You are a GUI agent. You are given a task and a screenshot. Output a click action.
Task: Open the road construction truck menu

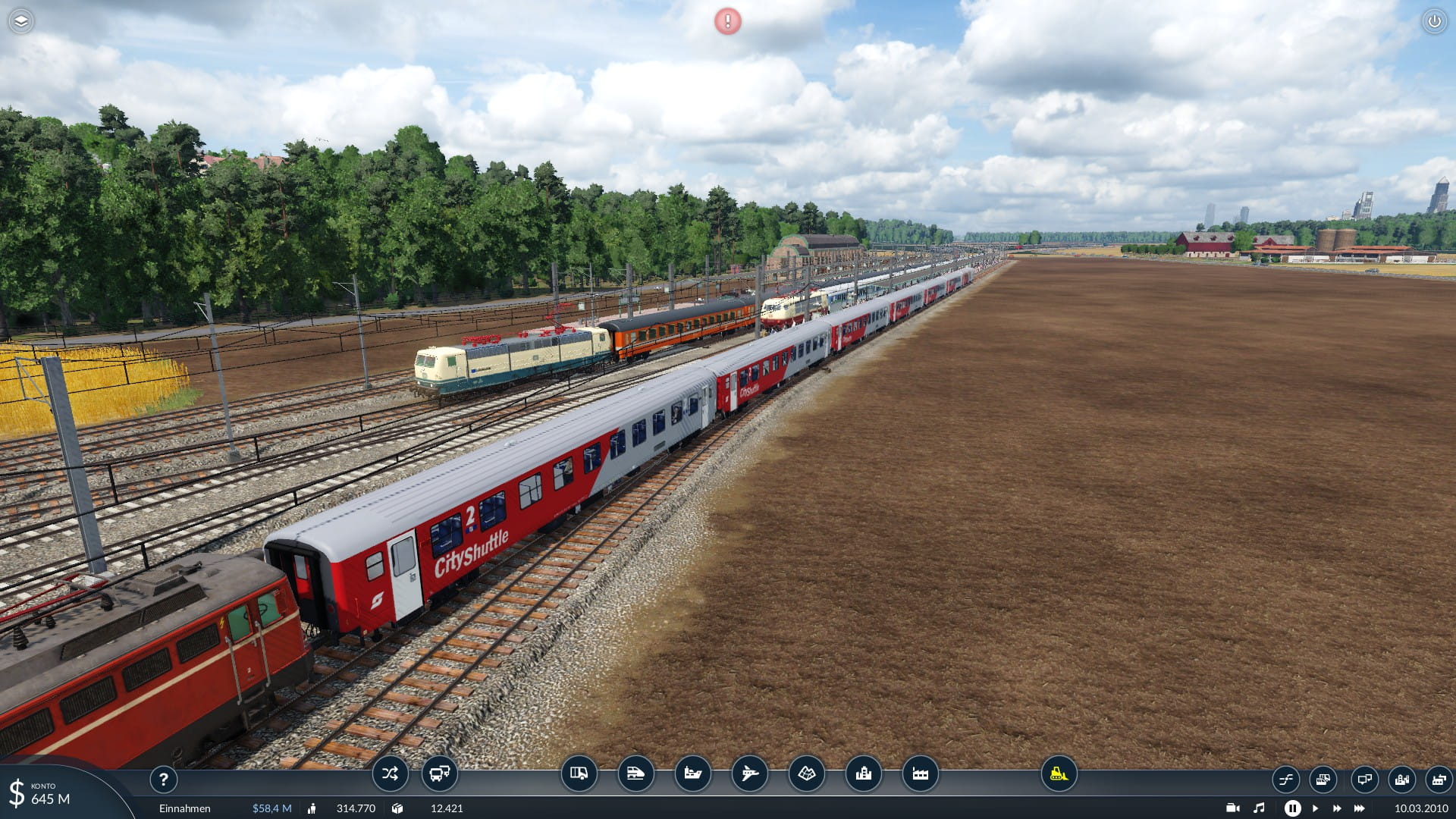579,774
